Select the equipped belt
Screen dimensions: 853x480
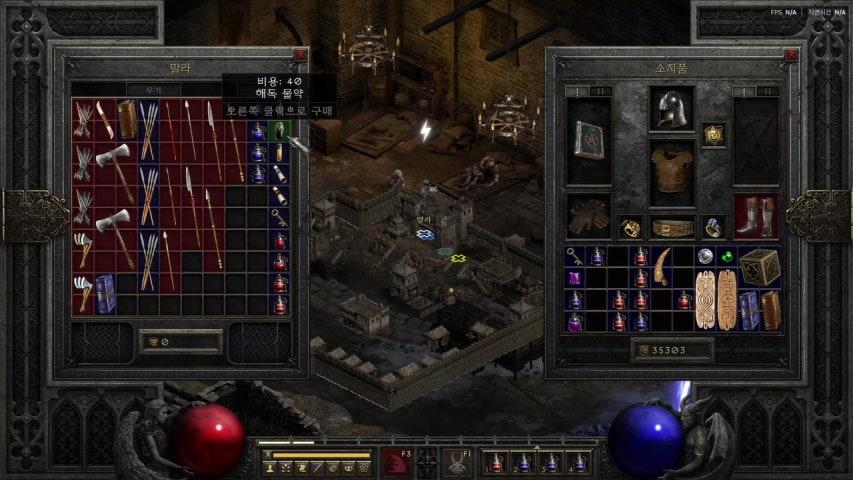671,227
